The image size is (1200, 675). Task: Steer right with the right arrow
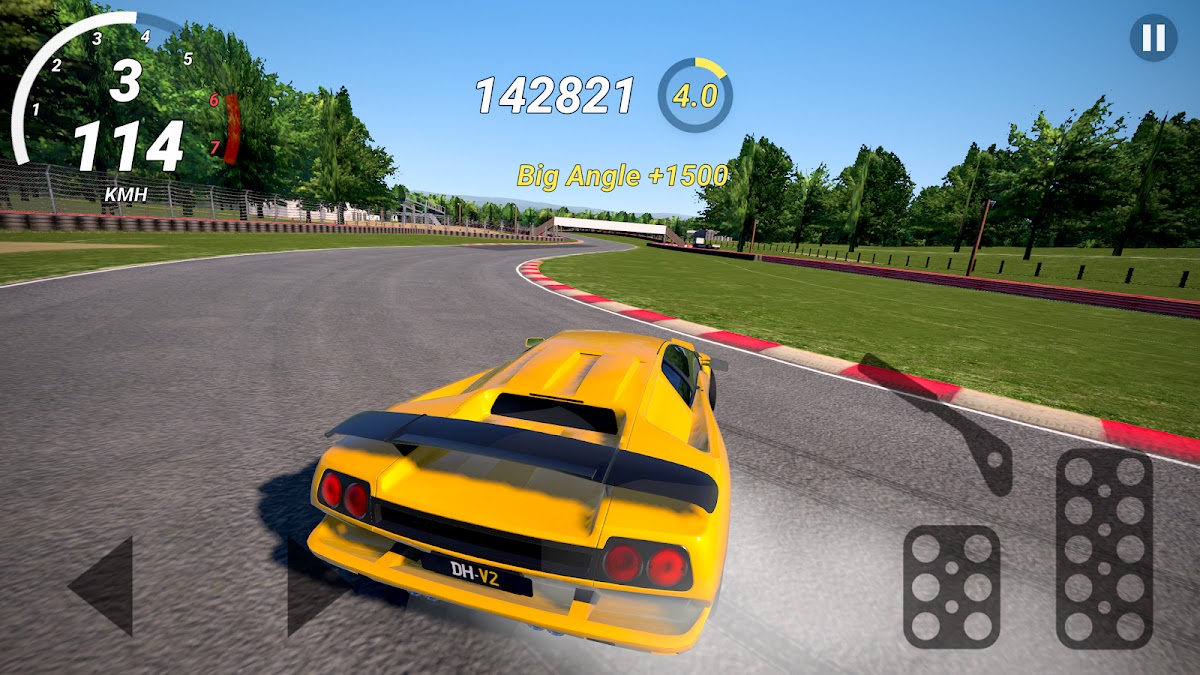pos(315,588)
